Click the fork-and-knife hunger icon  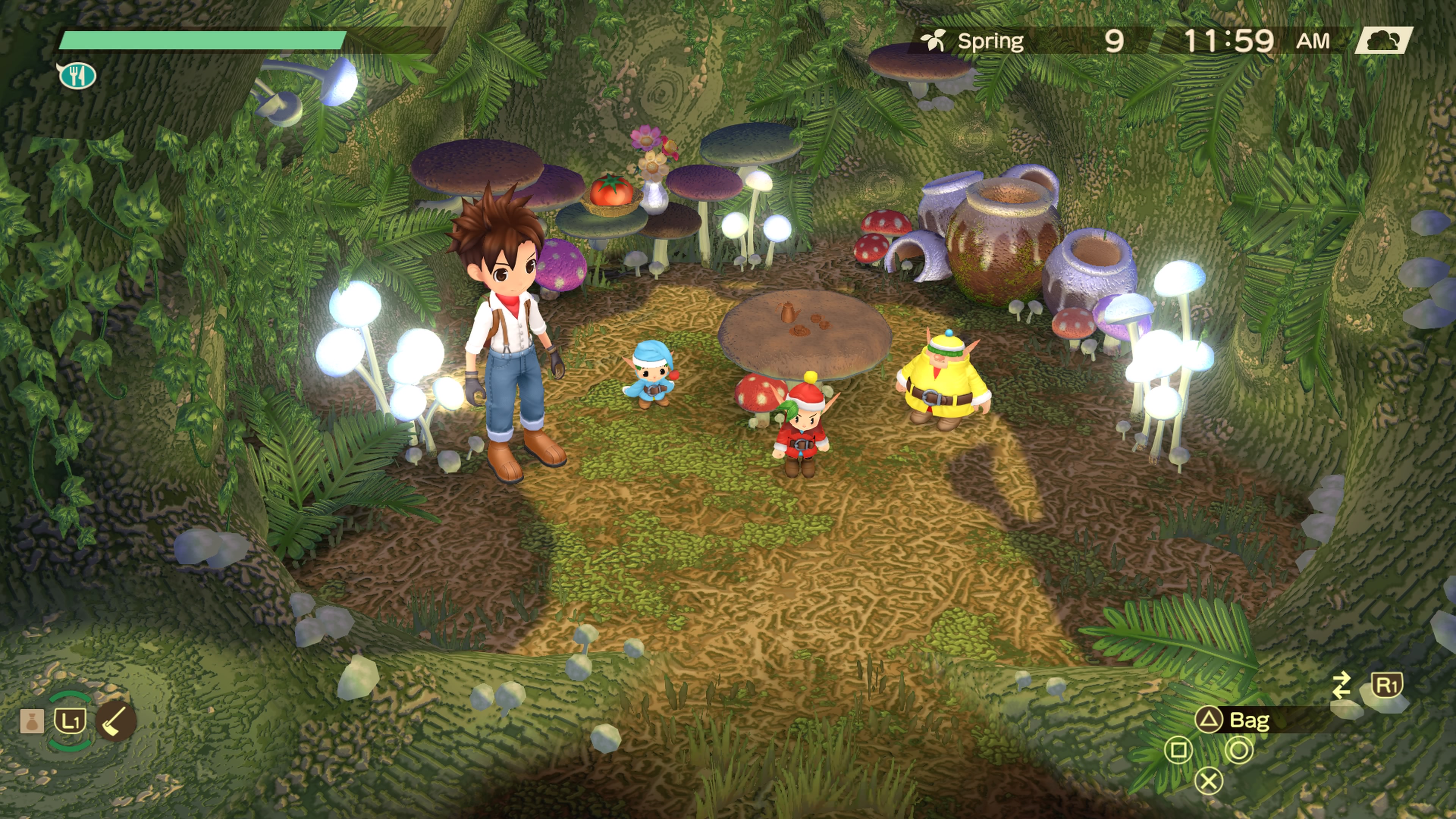coord(77,75)
